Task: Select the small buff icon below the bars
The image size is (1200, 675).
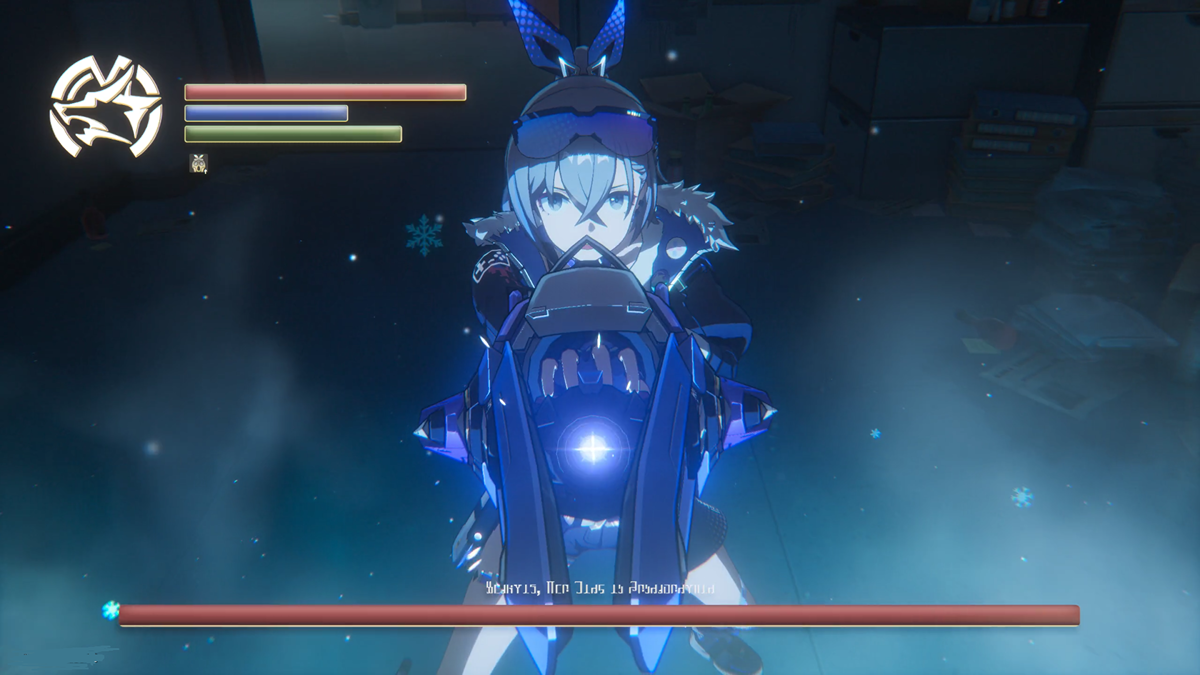Action: [x=198, y=163]
